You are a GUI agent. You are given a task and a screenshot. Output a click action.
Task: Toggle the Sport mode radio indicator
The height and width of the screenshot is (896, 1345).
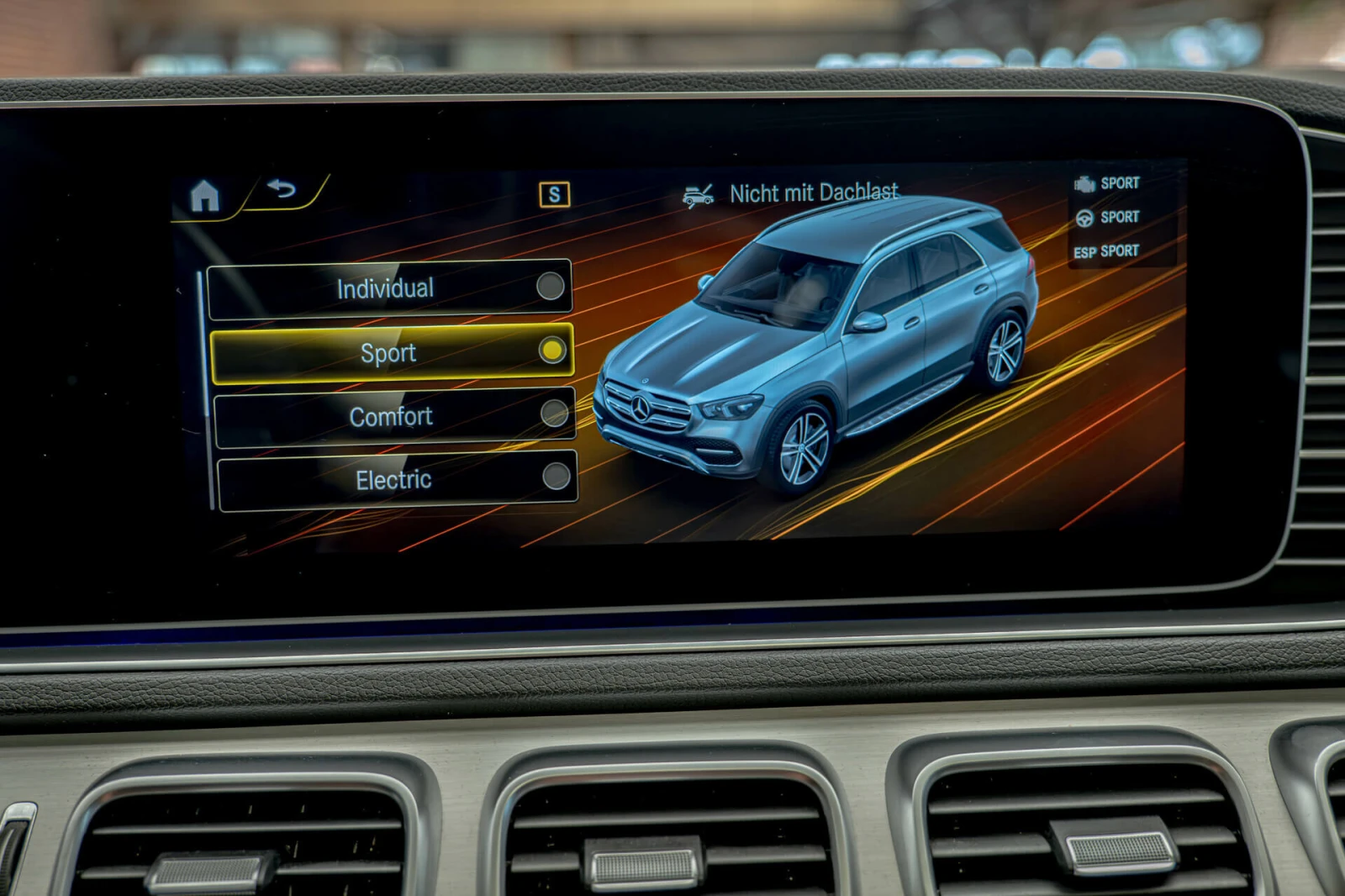[x=552, y=351]
